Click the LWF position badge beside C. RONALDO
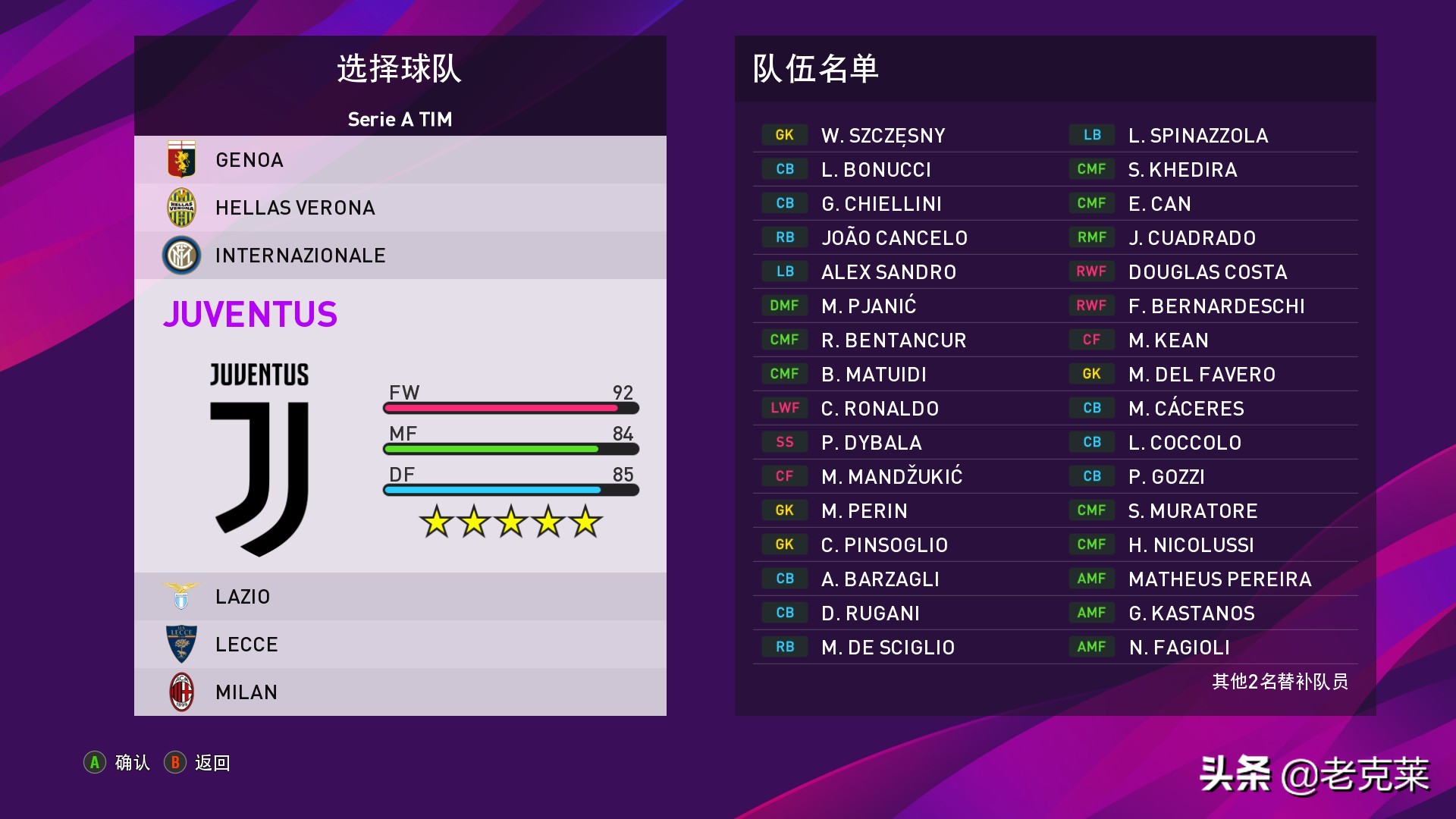1456x819 pixels. (x=783, y=408)
